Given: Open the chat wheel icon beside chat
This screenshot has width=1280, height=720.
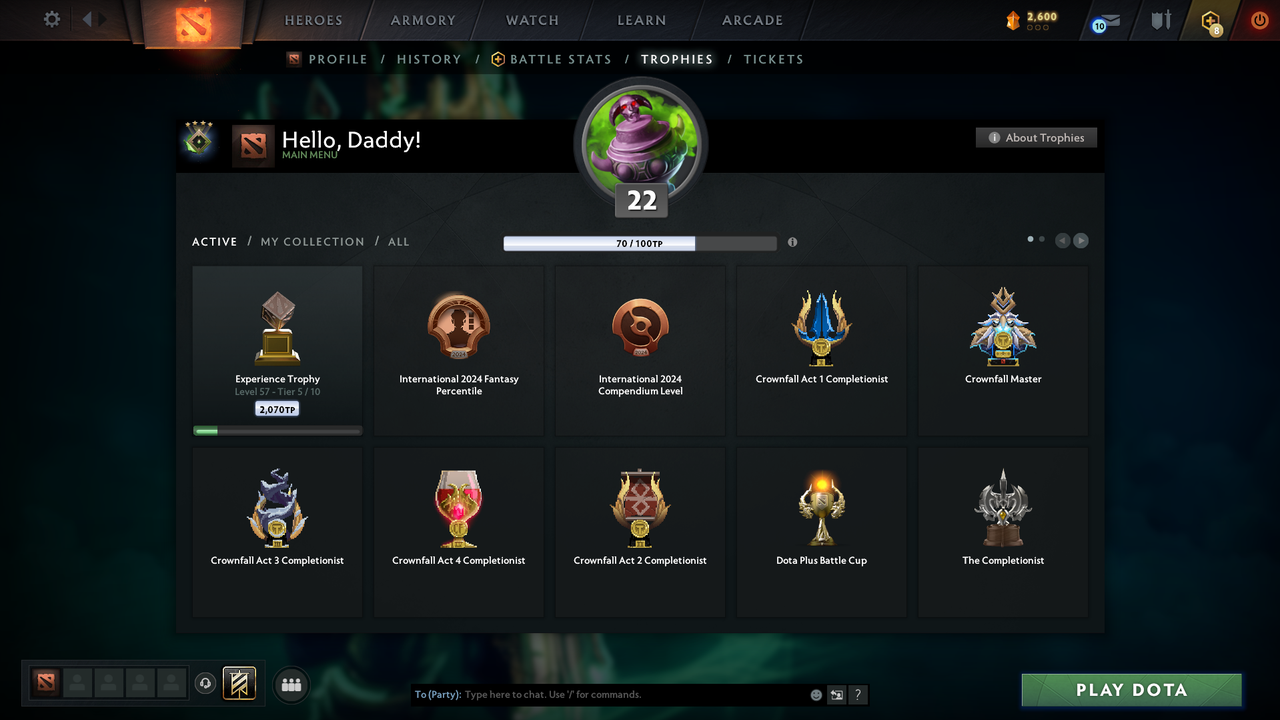Looking at the screenshot, I should pos(836,694).
